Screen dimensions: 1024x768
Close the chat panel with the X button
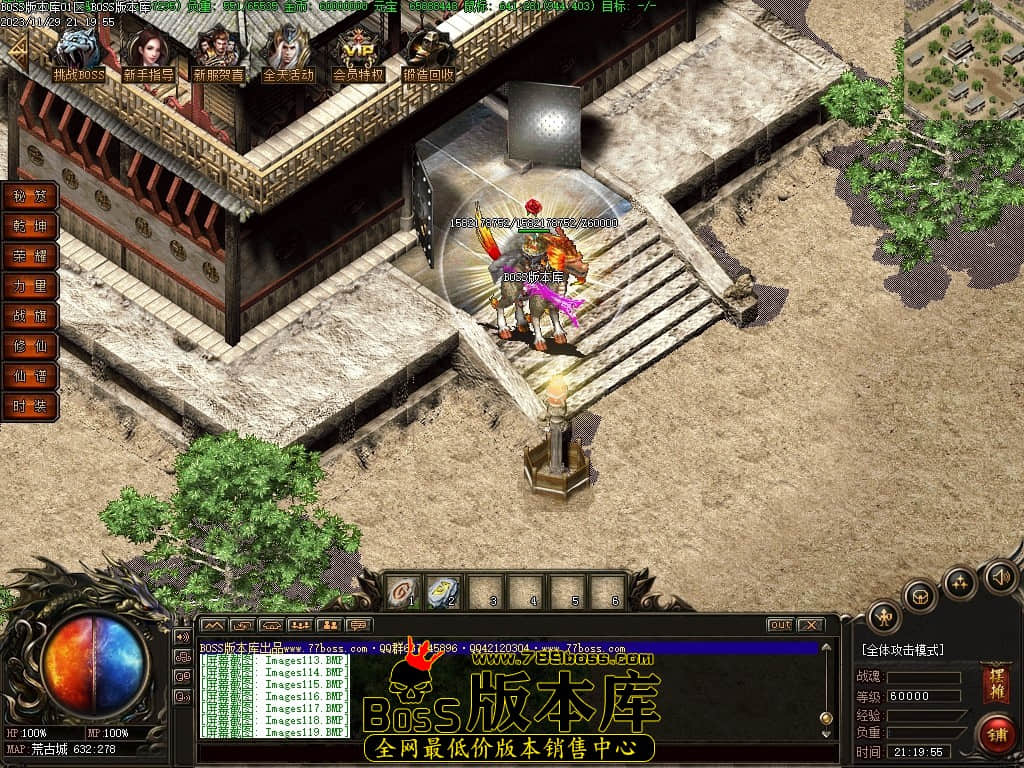click(x=810, y=625)
